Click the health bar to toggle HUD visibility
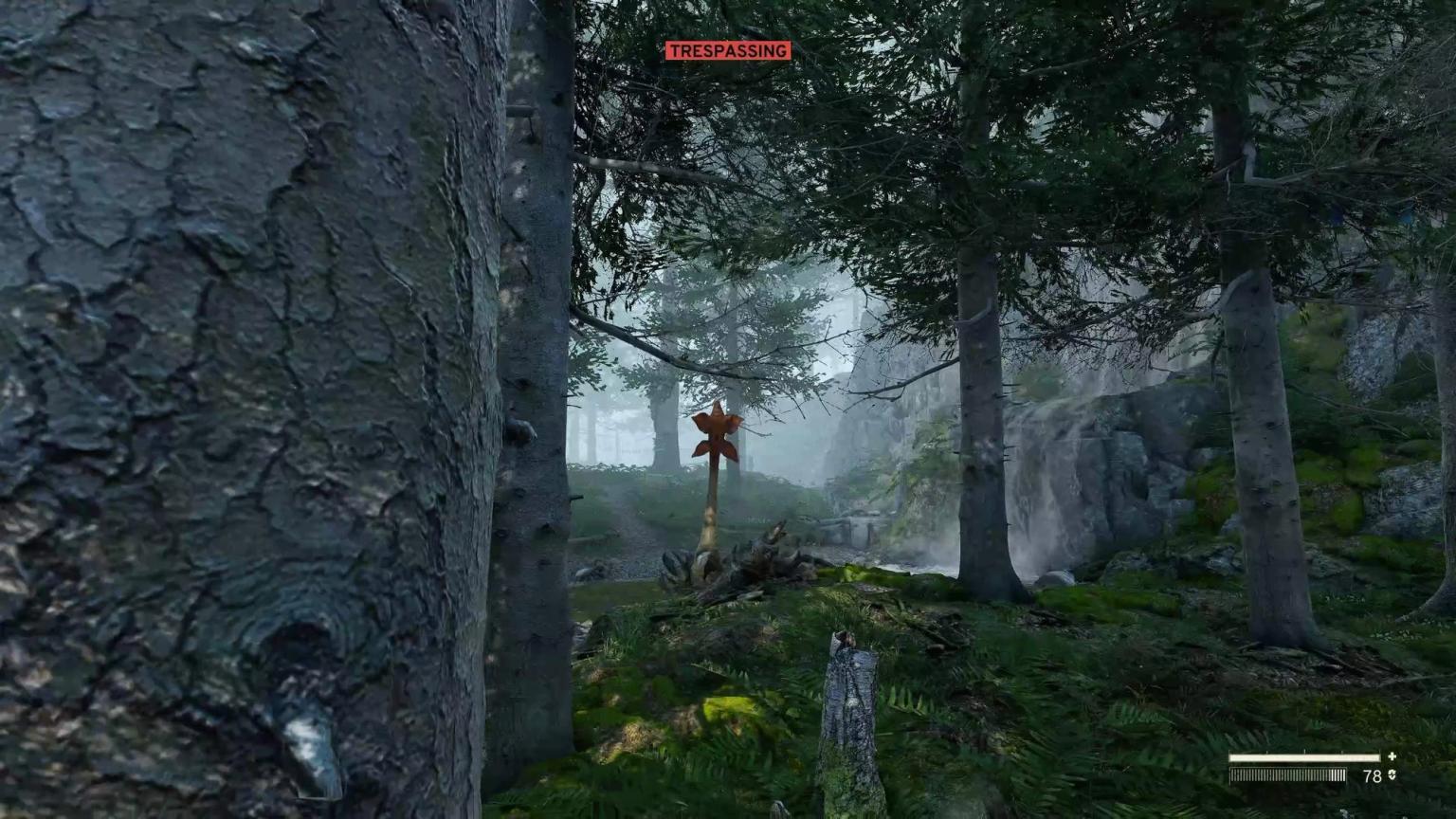The image size is (1456, 819). pos(1304,756)
